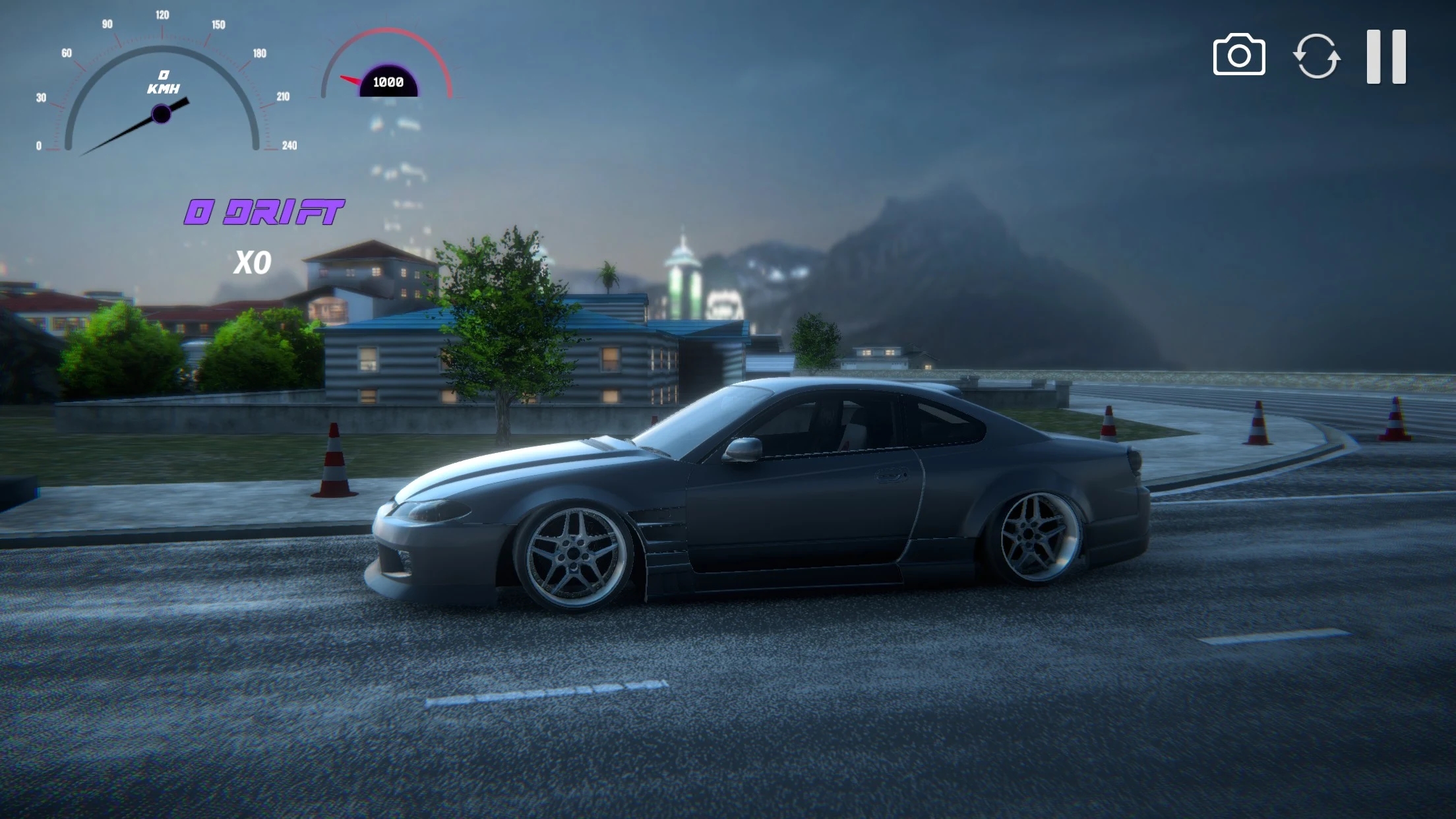Pause the game
The width and height of the screenshot is (1456, 819).
click(1386, 57)
